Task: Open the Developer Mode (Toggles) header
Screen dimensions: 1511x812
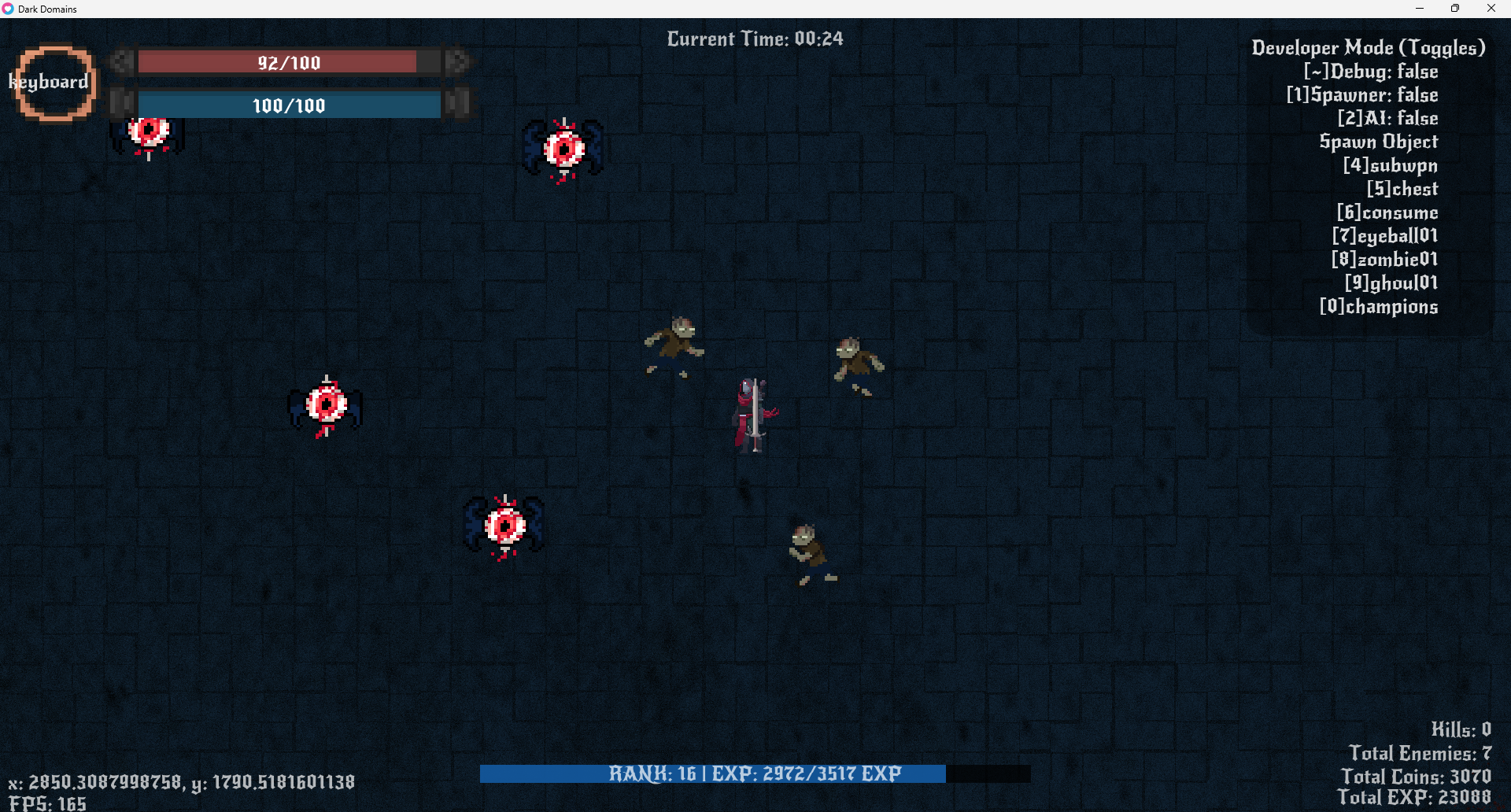Action: (x=1369, y=47)
